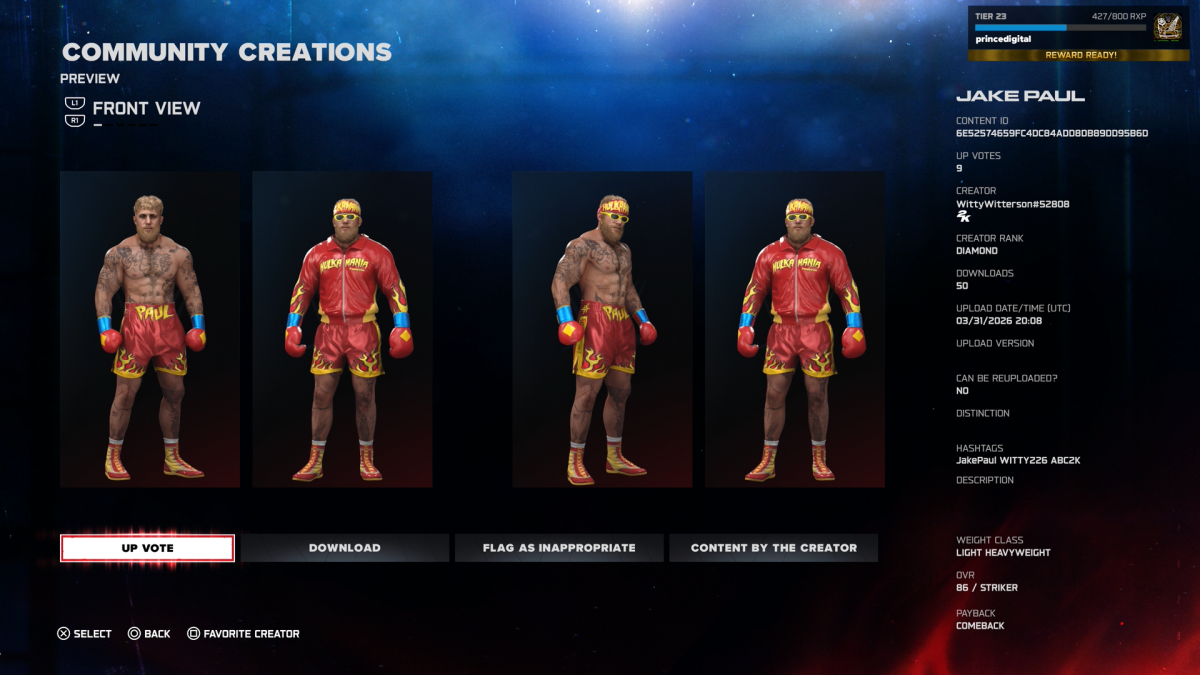Open Content by the Creator
Image resolution: width=1200 pixels, height=675 pixels.
tap(773, 548)
